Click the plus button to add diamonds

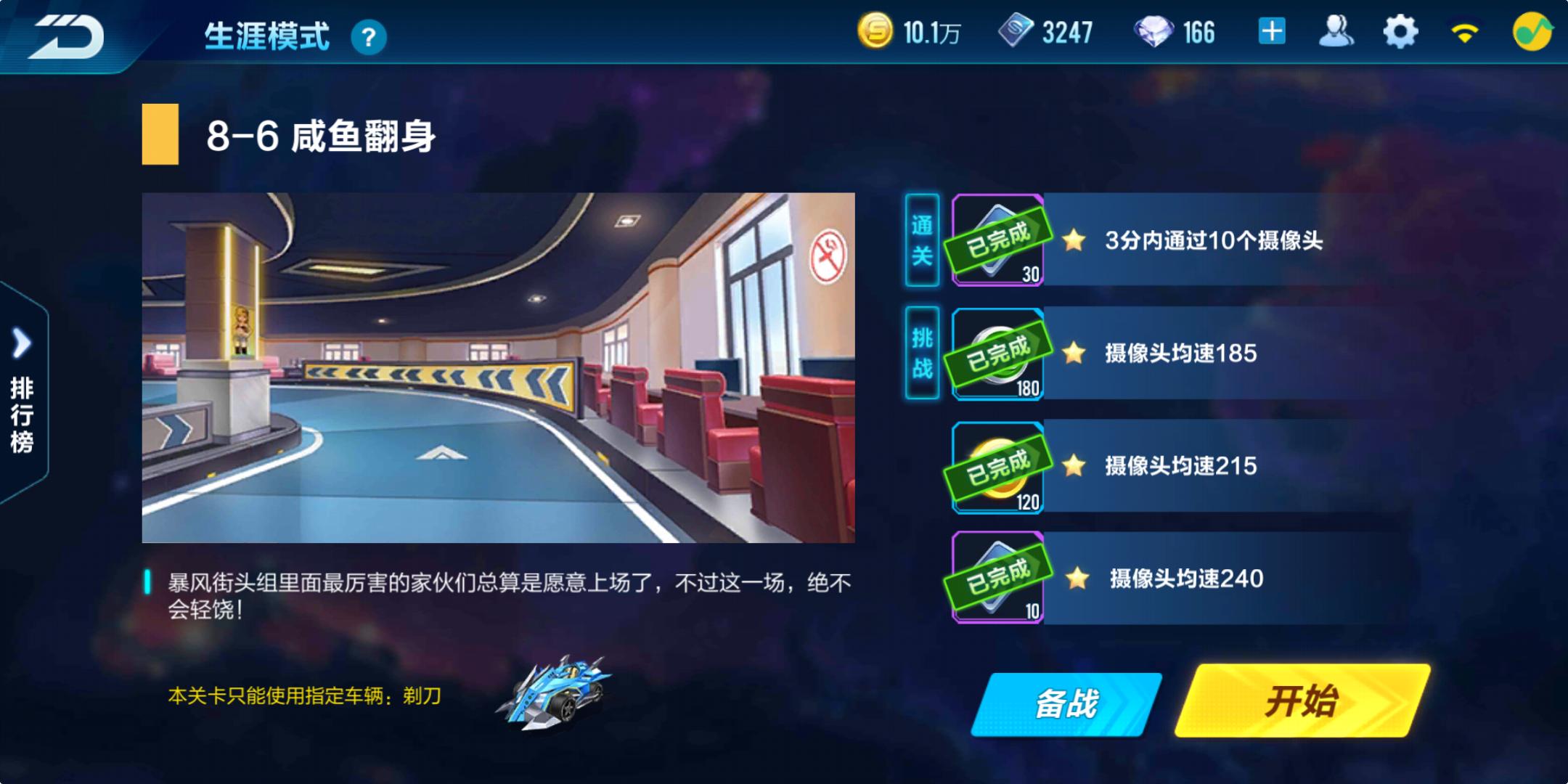click(x=1270, y=30)
